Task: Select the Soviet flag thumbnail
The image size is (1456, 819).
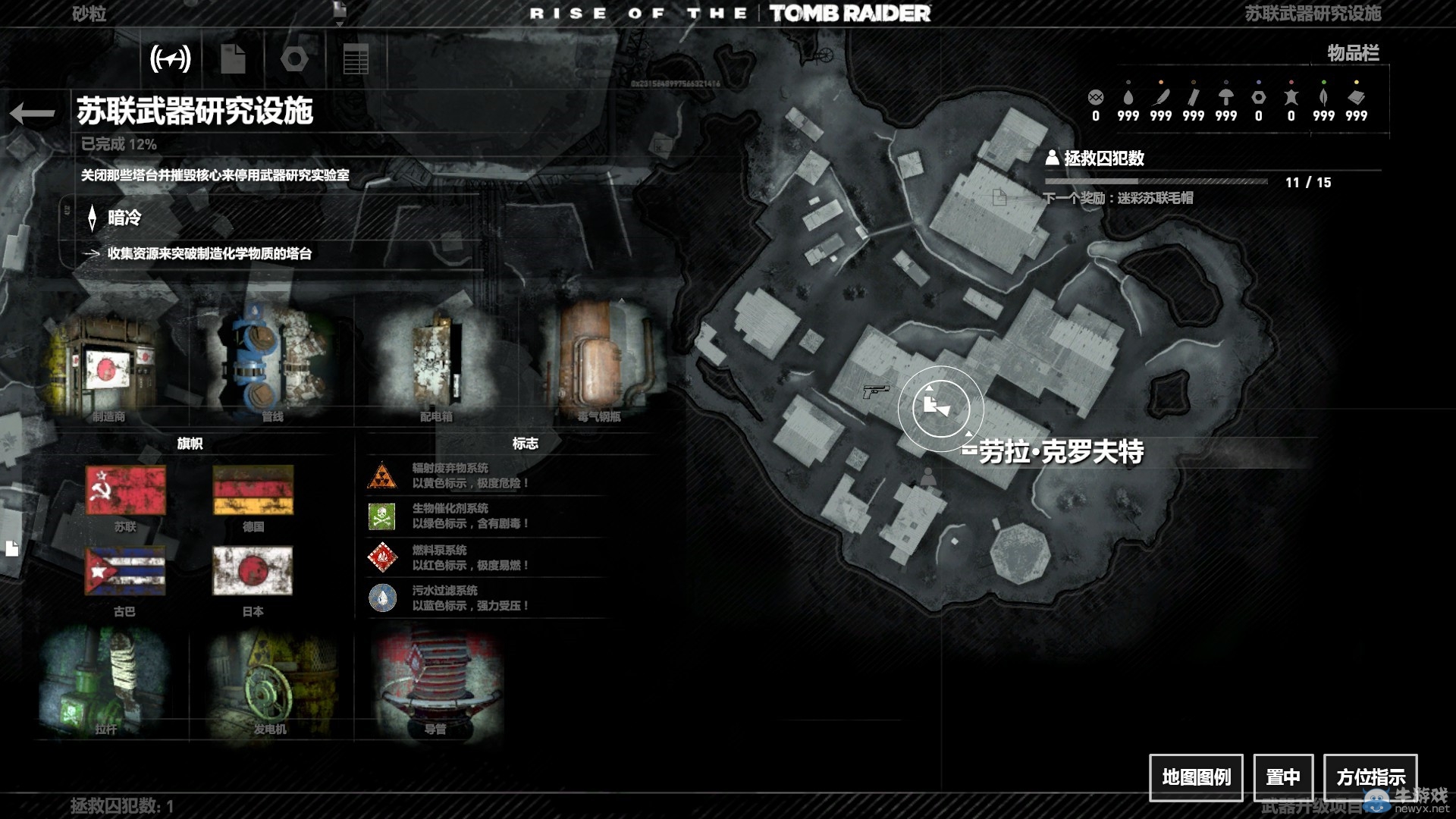Action: (x=125, y=491)
